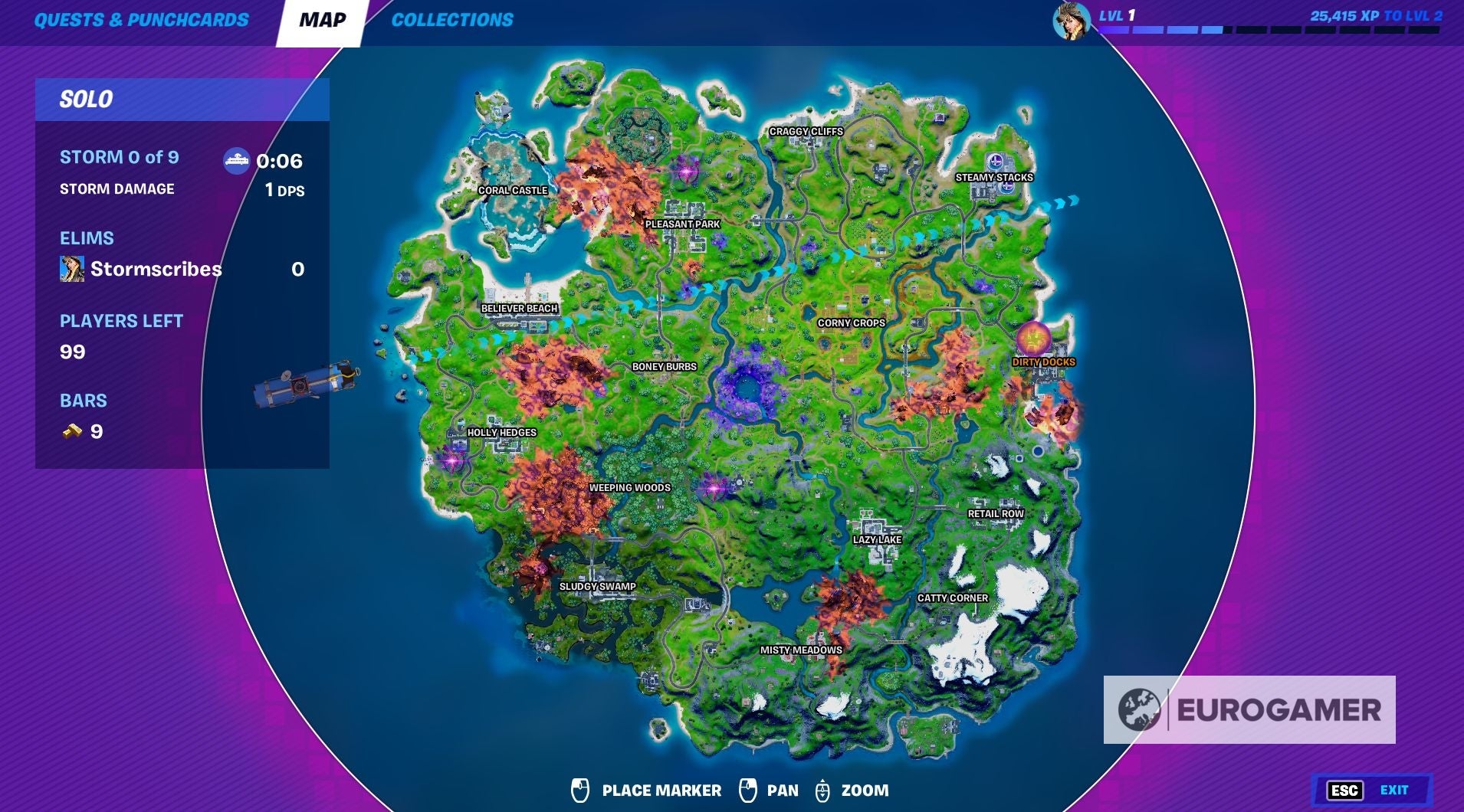The height and width of the screenshot is (812, 1464).
Task: Click the Place Marker mouse icon
Action: tap(580, 790)
